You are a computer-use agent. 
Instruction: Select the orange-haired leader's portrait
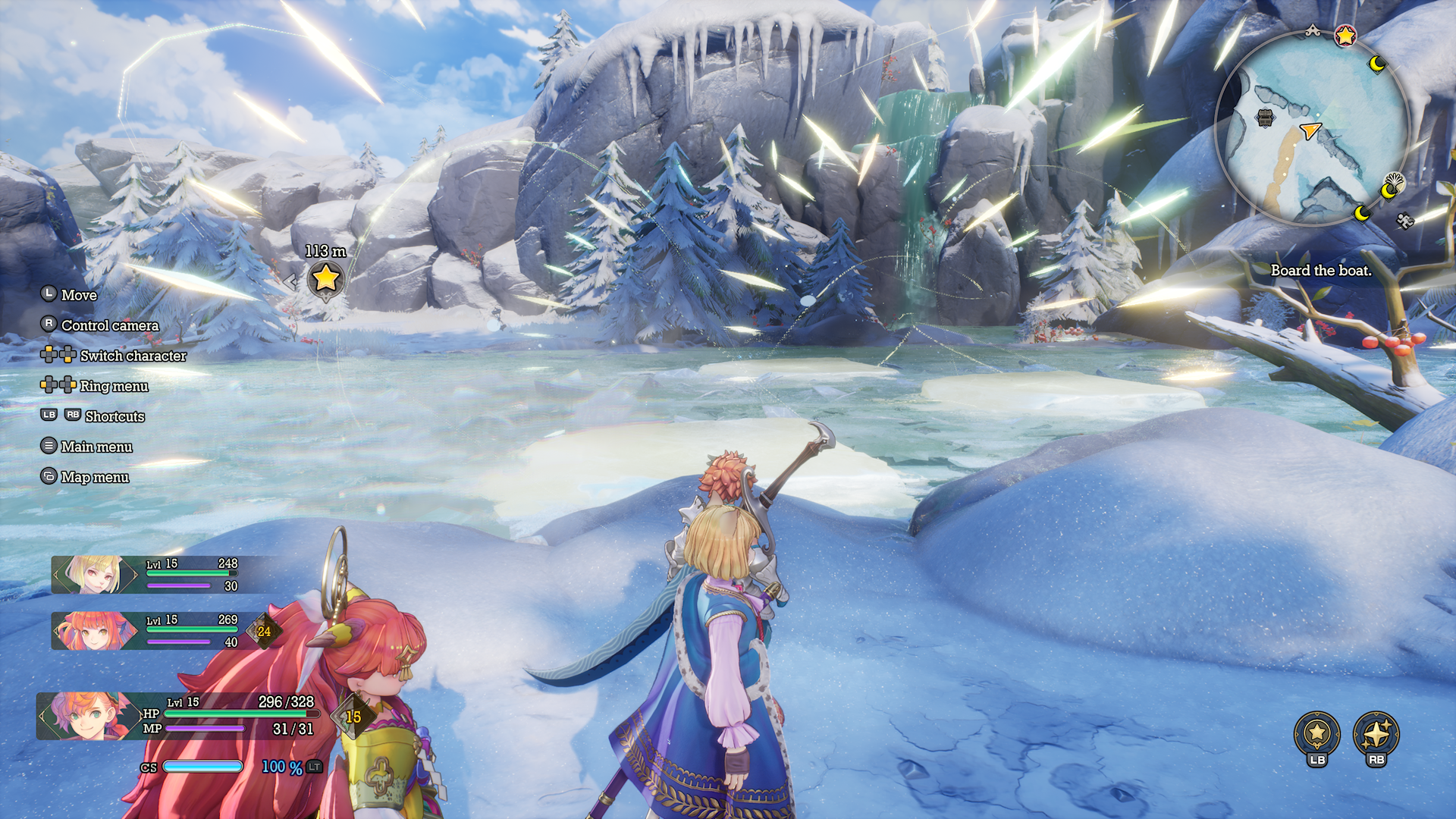pos(85,715)
